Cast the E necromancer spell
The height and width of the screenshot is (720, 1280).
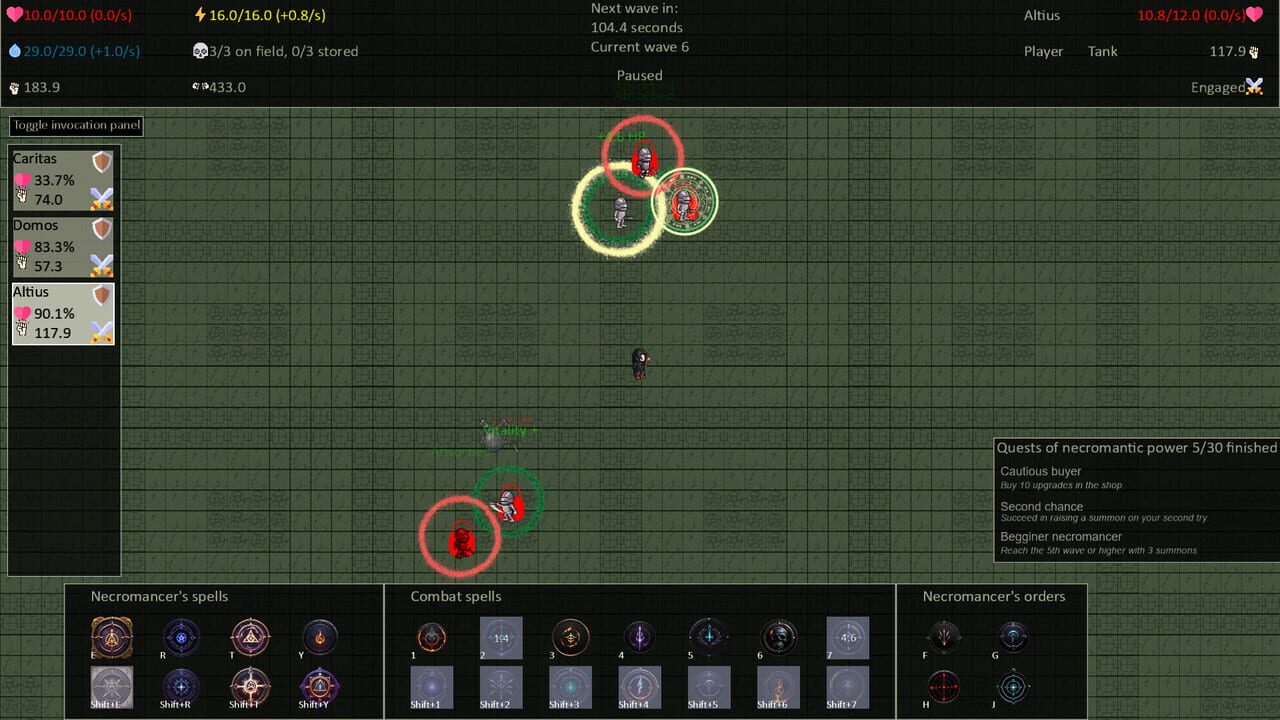[111, 638]
